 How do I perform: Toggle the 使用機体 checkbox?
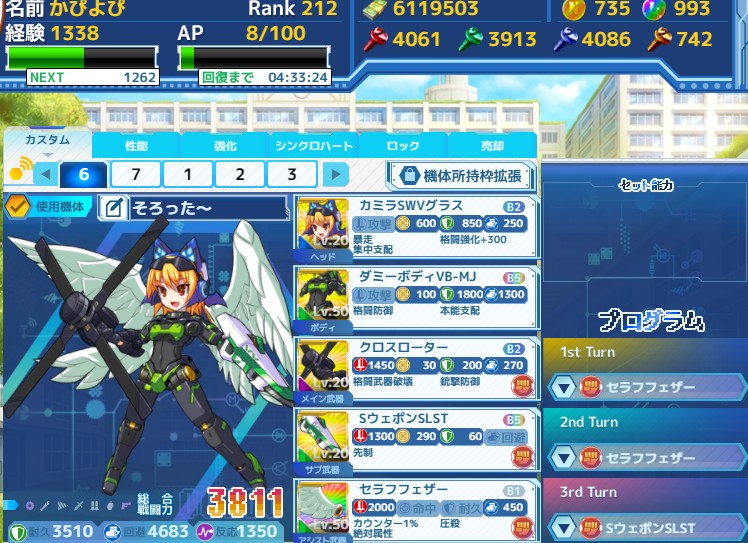pos(17,207)
